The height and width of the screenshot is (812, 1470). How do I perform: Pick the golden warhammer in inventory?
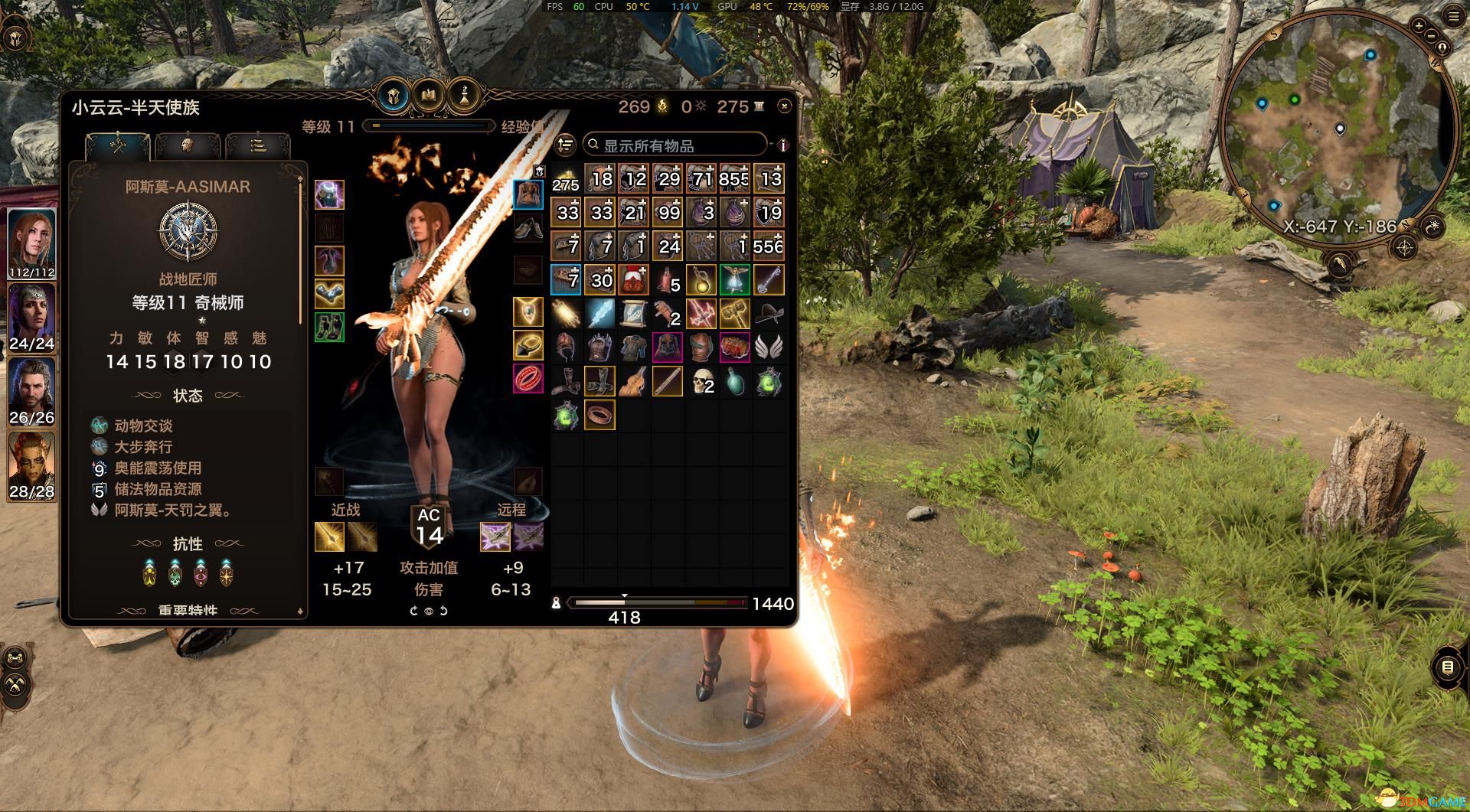pyautogui.click(x=735, y=313)
